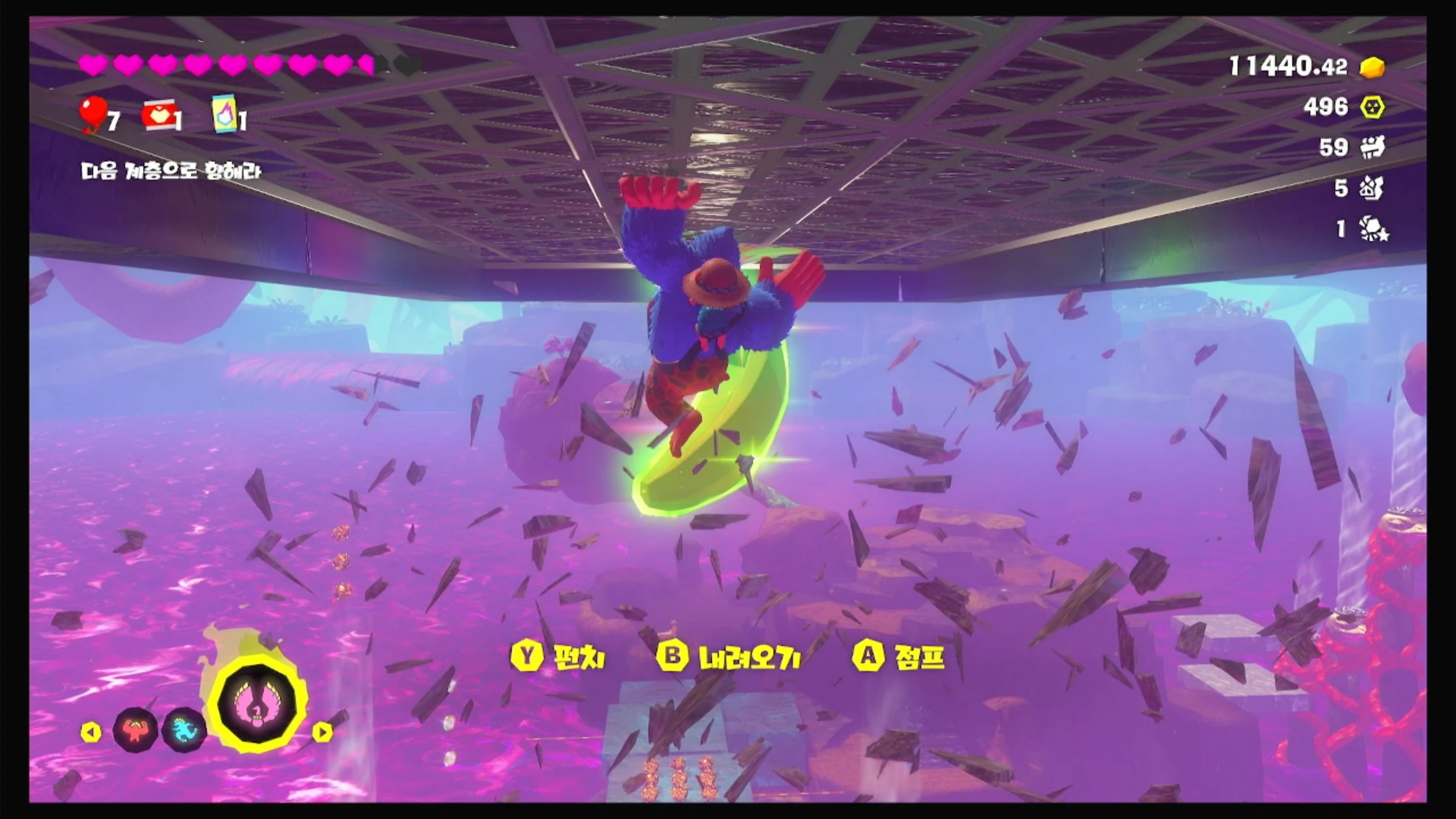Viewport: 1456px width, 819px height.
Task: Open the objective tracker text
Action: coord(171,171)
